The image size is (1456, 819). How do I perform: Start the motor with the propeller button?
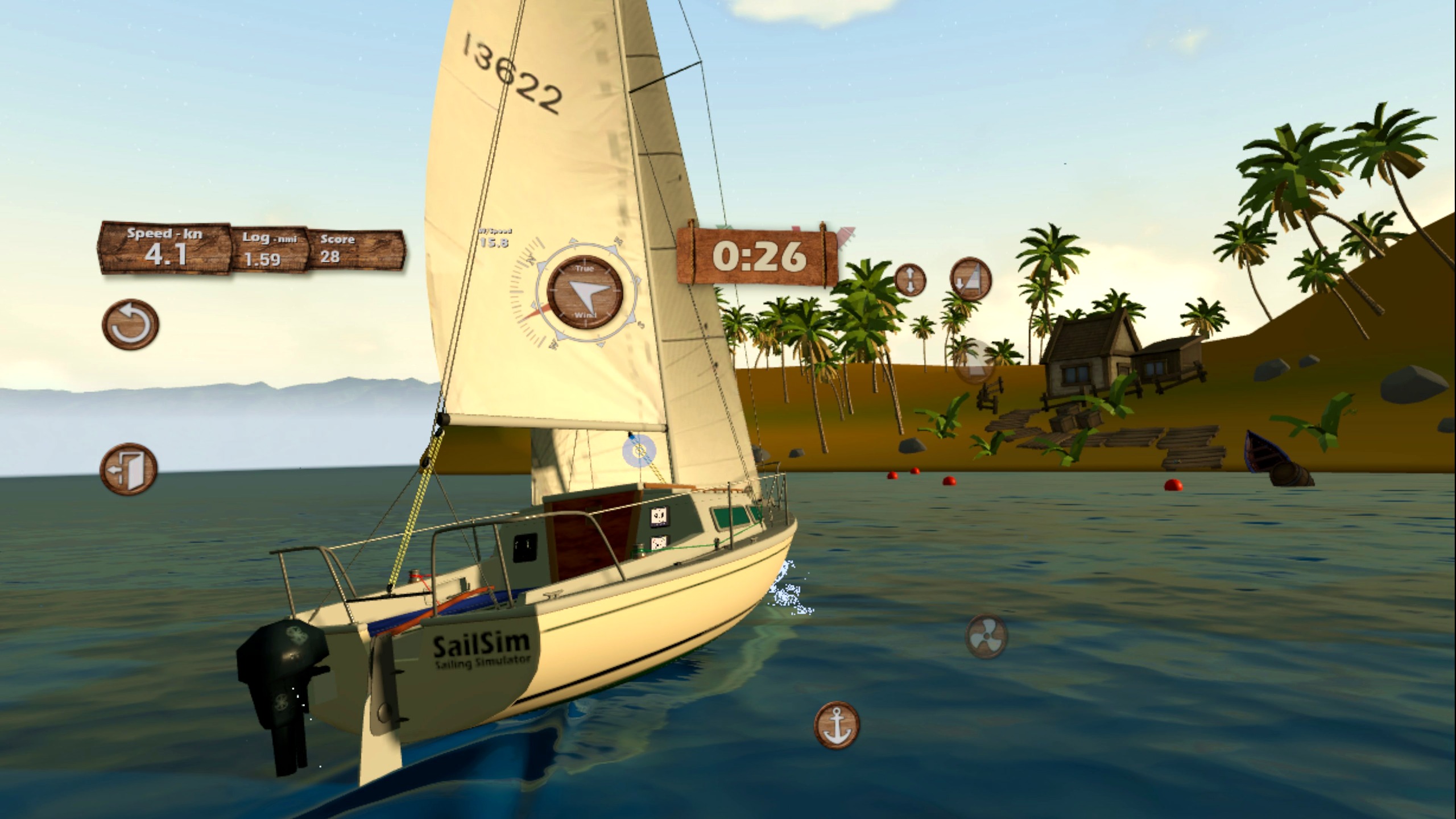click(x=986, y=636)
